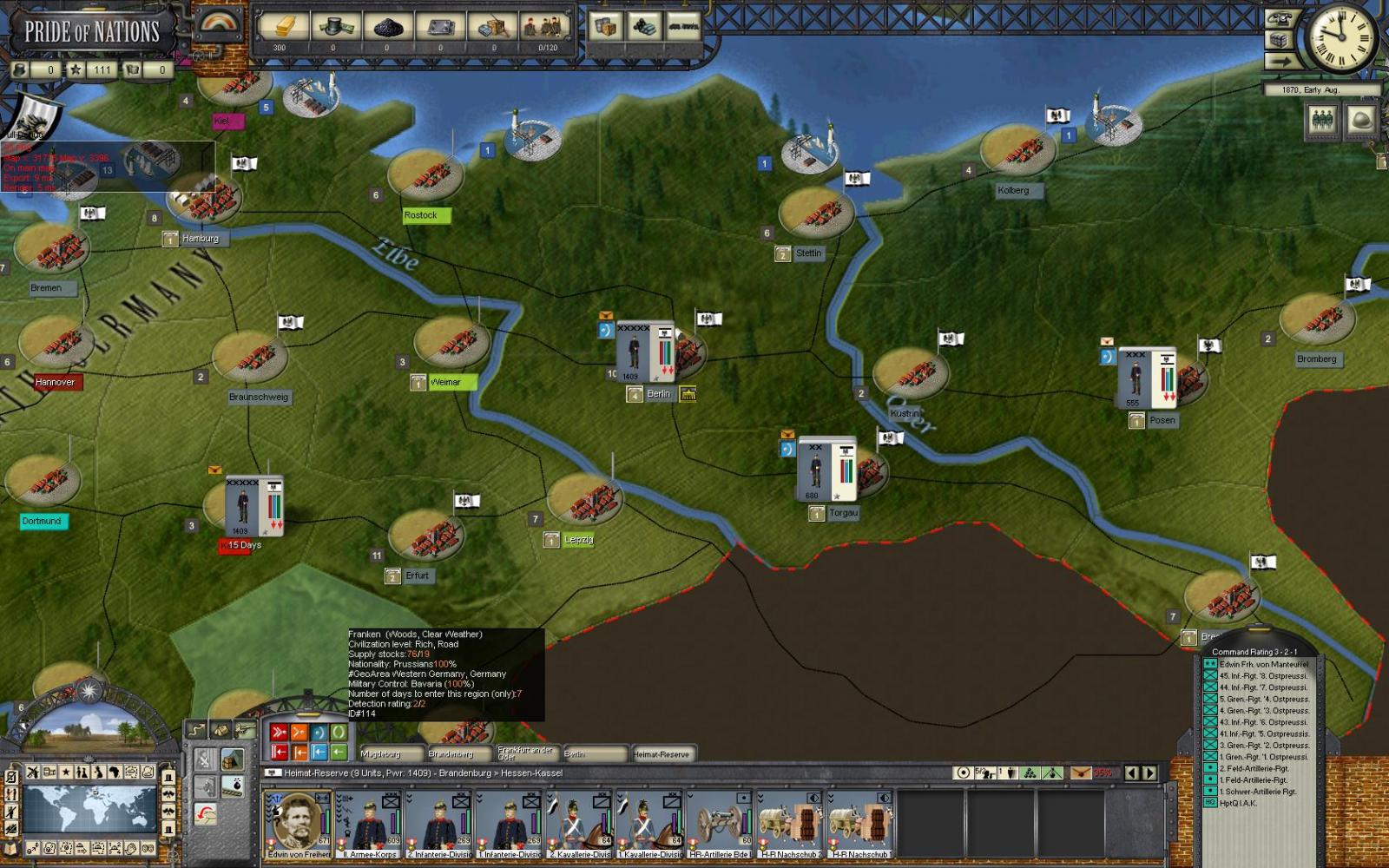The height and width of the screenshot is (868, 1389).
Task: Select the Berlin army stack on map
Action: coord(644,352)
